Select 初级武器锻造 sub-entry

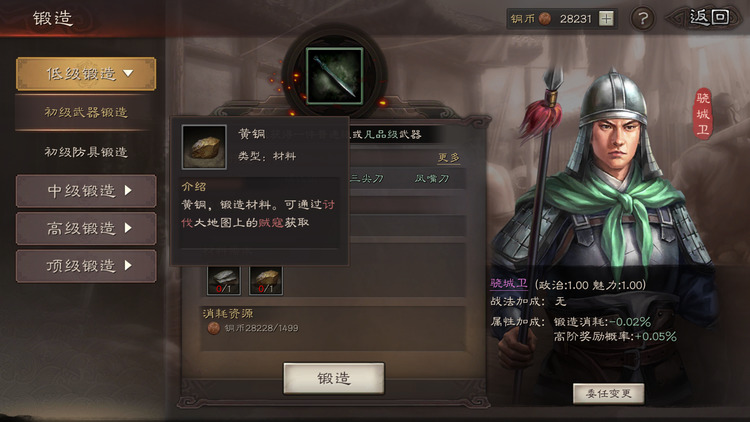click(86, 113)
